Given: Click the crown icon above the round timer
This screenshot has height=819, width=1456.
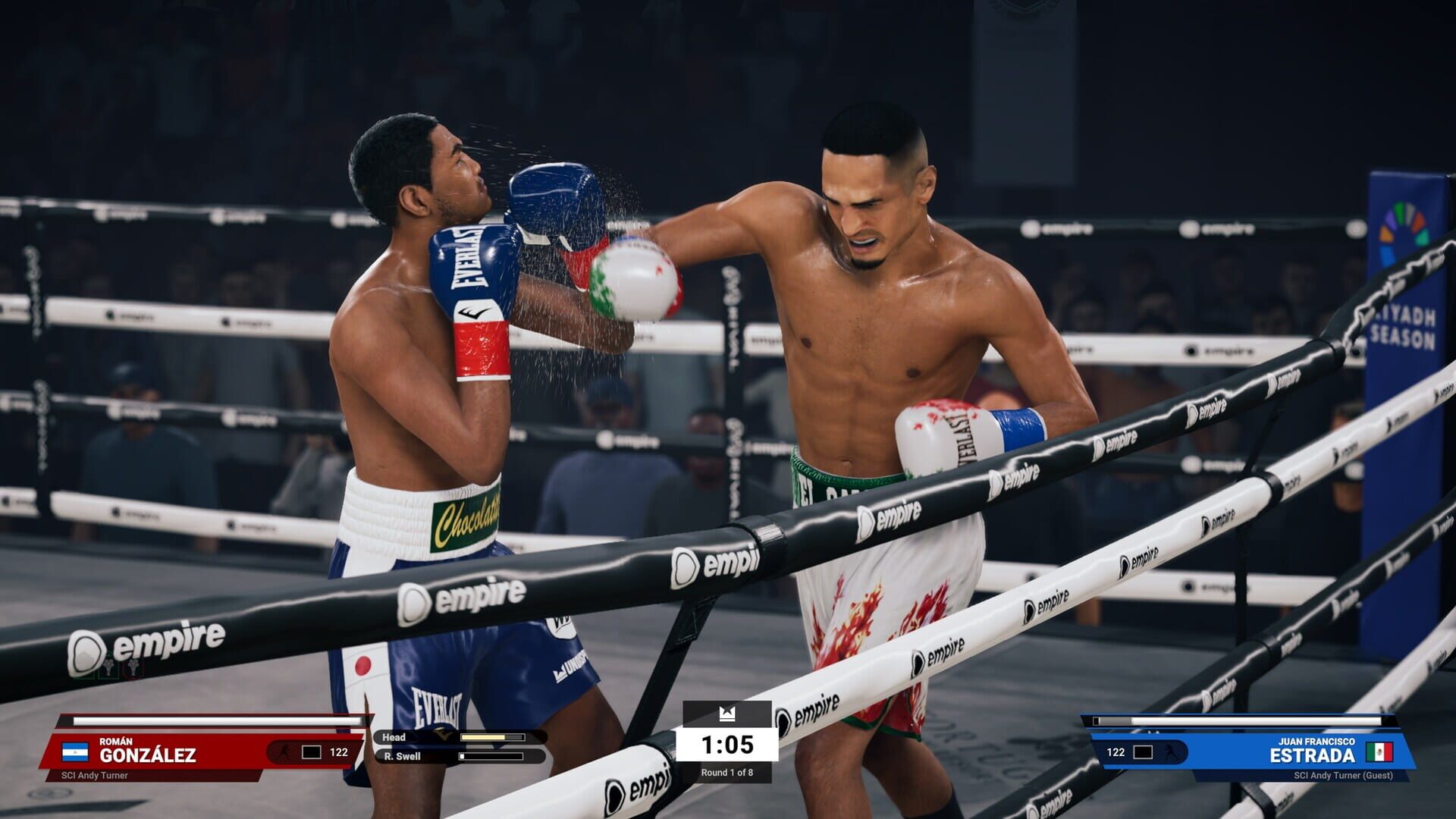Looking at the screenshot, I should (x=727, y=714).
